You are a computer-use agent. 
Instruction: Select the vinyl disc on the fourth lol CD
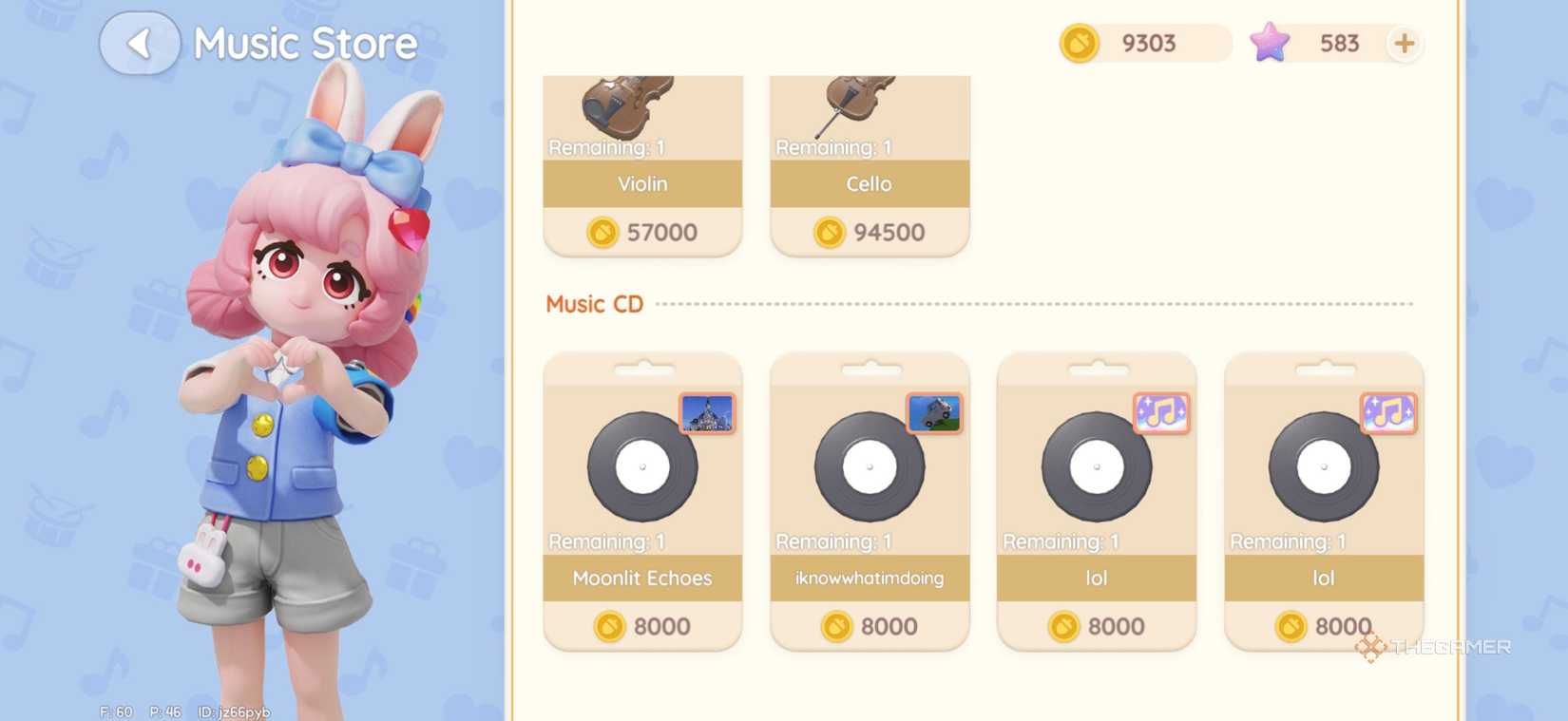tap(1323, 467)
